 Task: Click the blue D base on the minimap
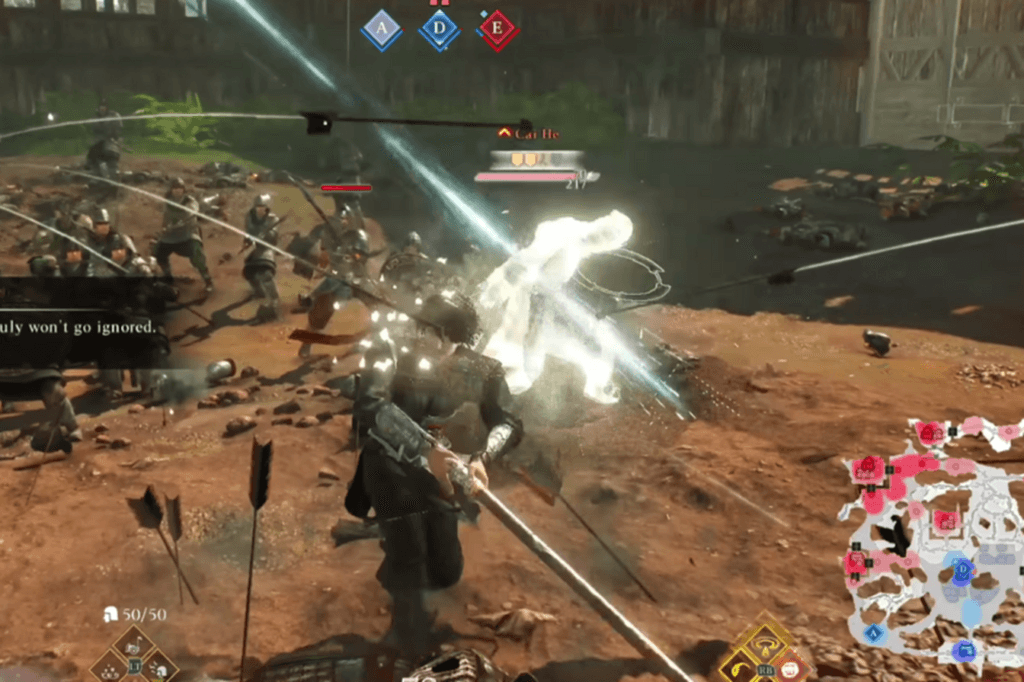963,573
